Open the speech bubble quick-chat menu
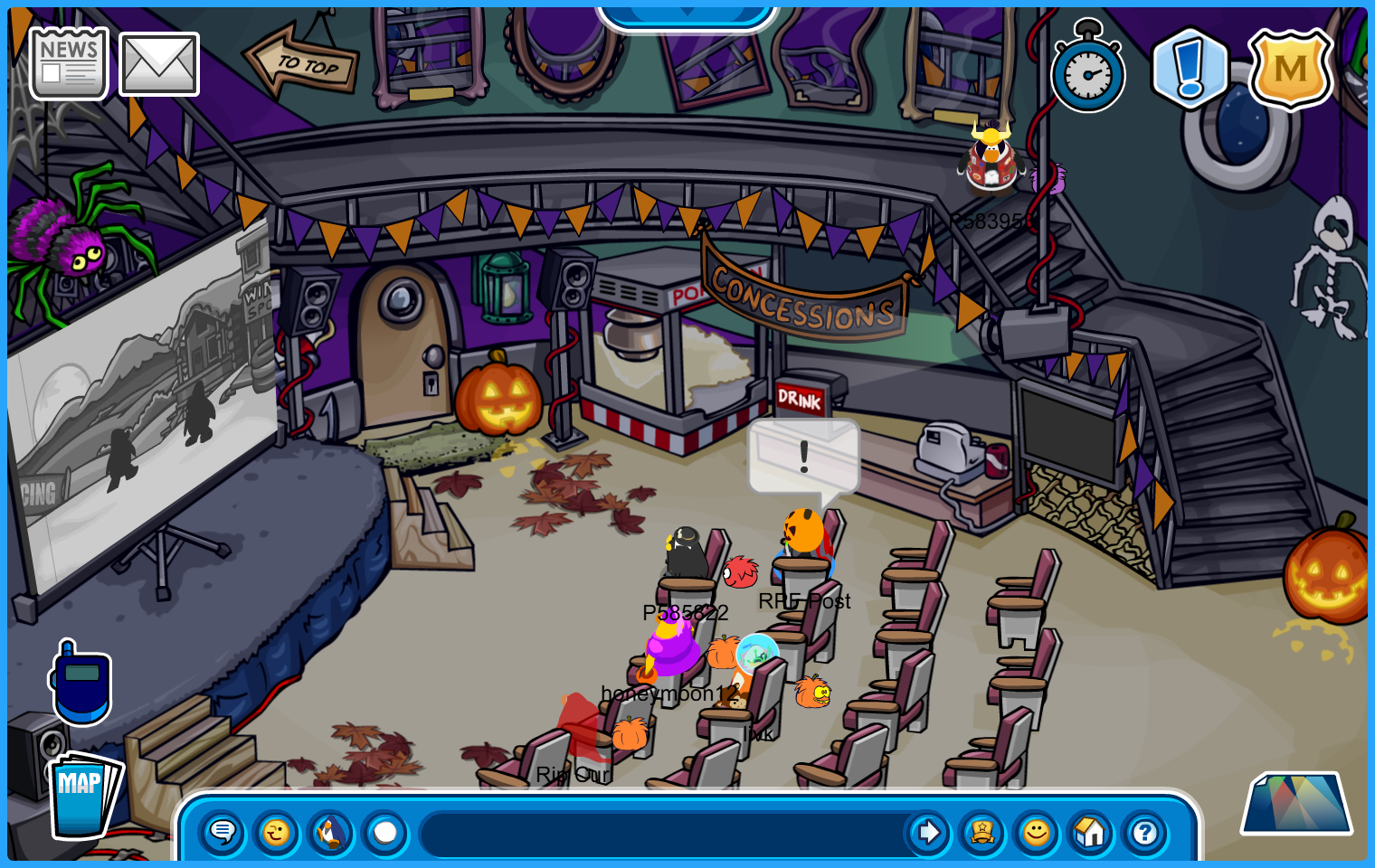This screenshot has height=868, width=1375. point(223,832)
